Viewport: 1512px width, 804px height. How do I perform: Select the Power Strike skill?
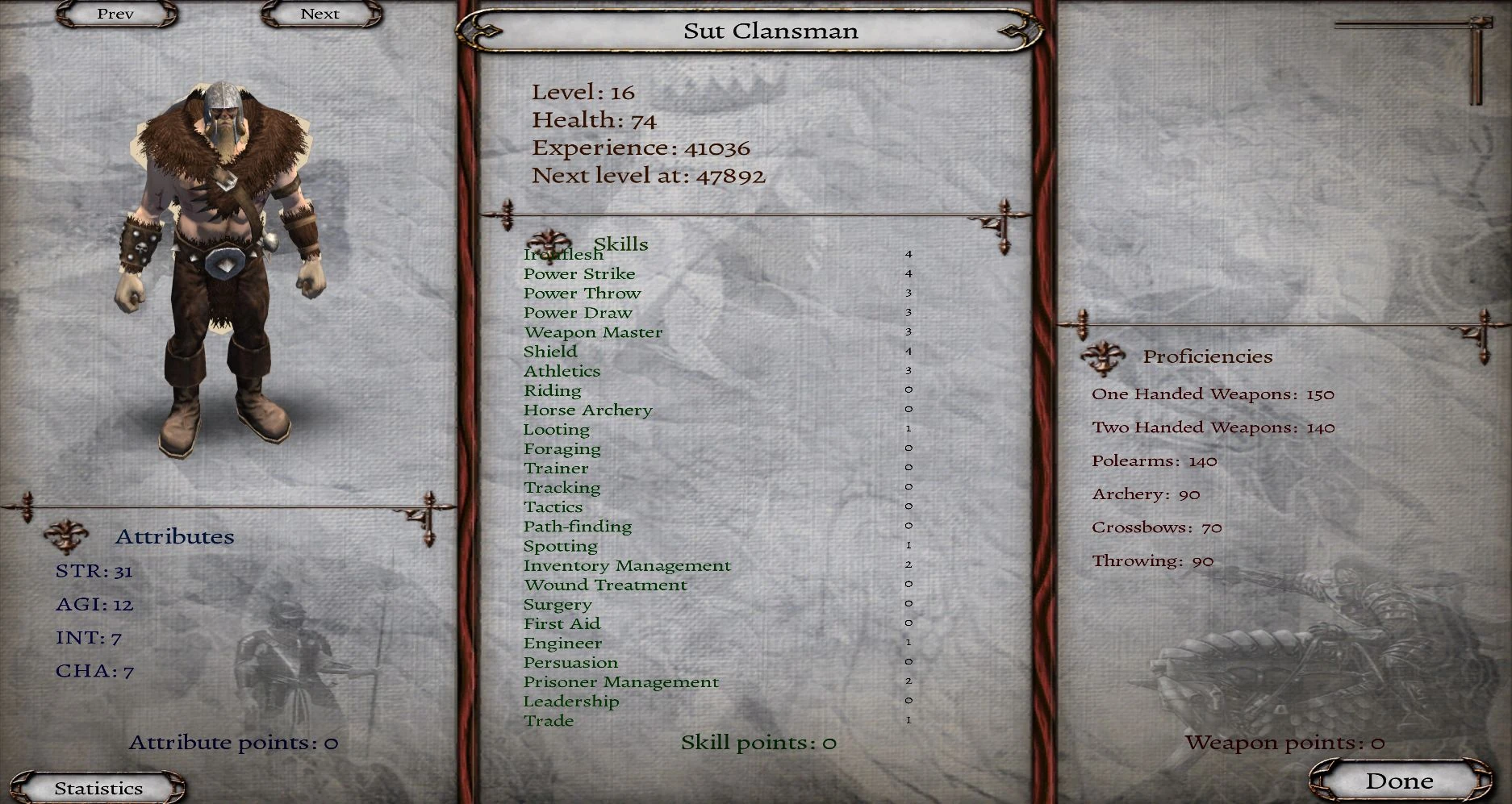tap(580, 273)
